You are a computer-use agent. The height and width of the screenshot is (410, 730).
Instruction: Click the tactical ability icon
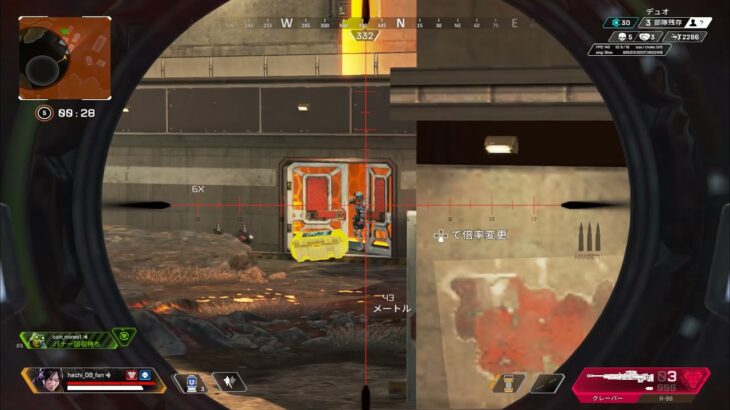(x=228, y=382)
